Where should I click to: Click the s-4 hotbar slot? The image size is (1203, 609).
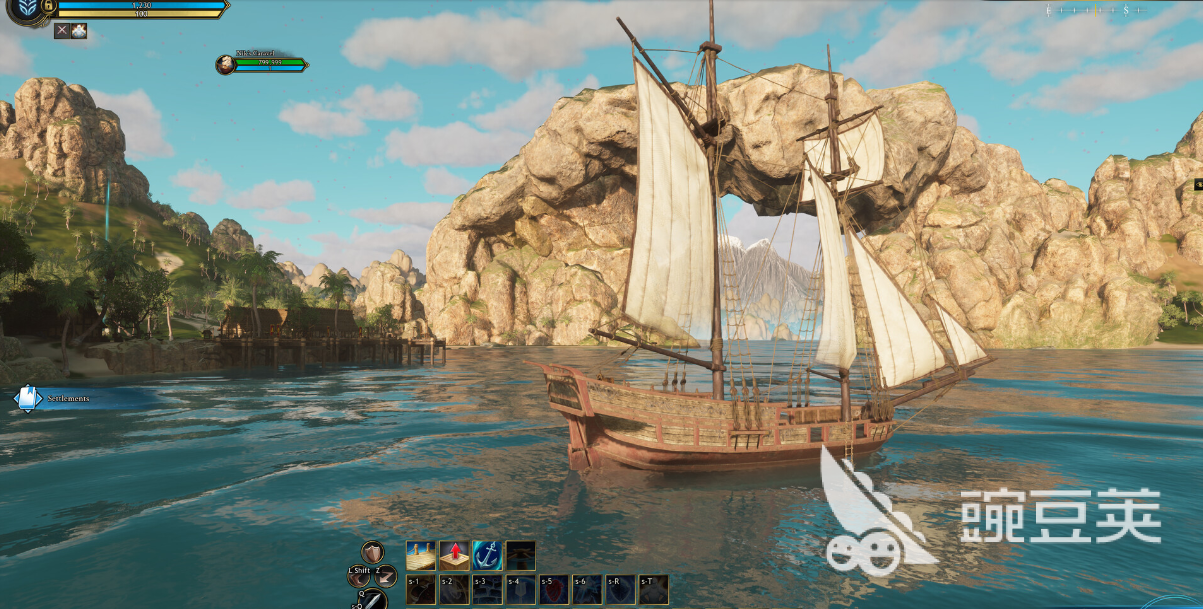click(520, 590)
